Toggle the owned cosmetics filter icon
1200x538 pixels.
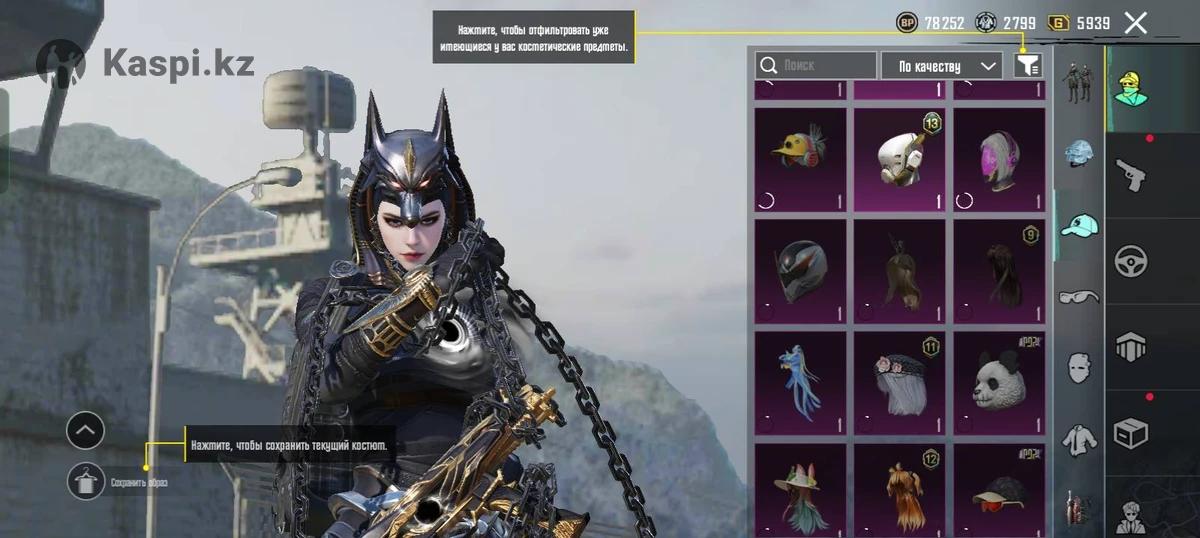coord(1028,66)
